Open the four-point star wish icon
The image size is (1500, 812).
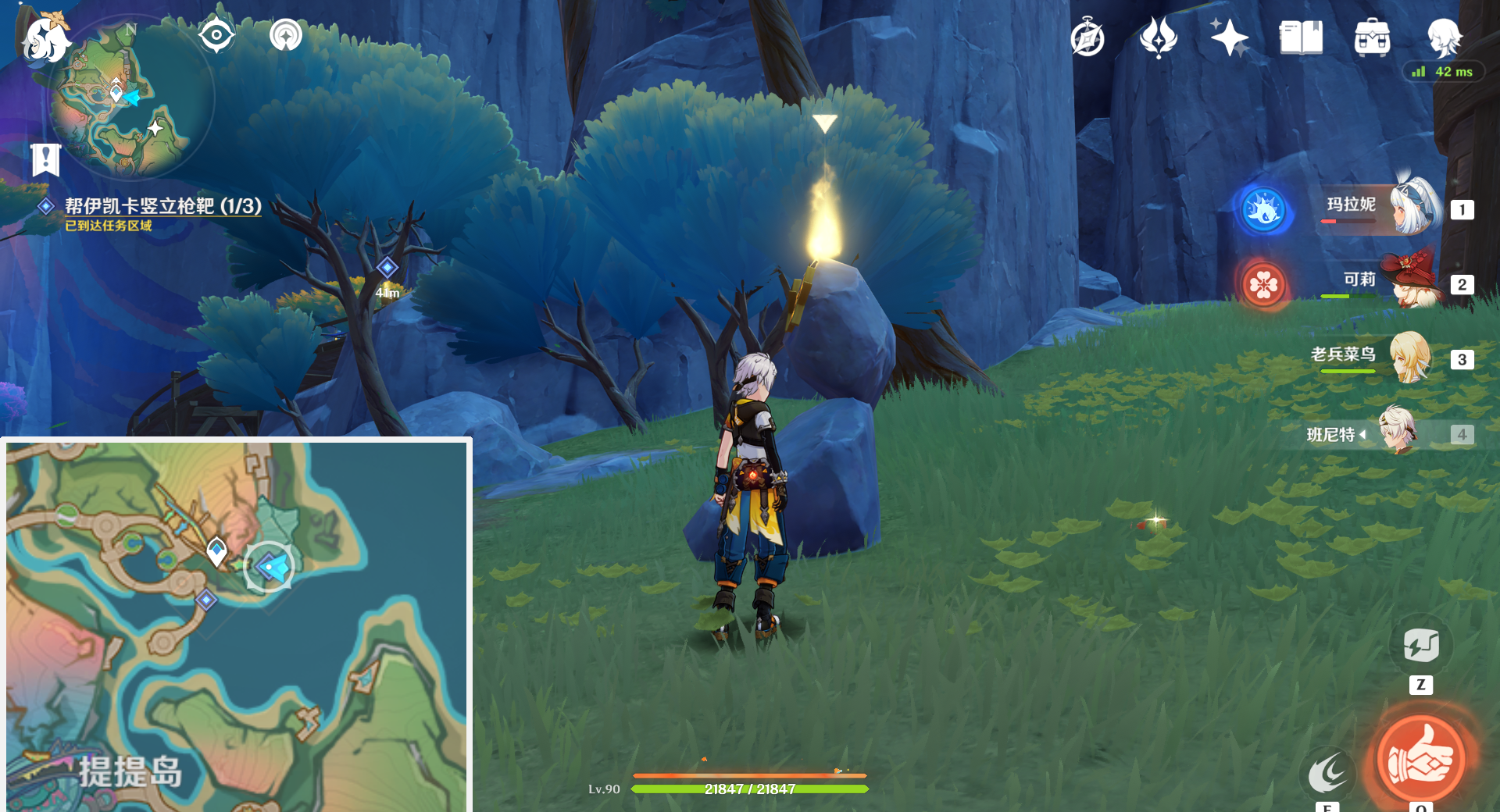tap(1229, 37)
